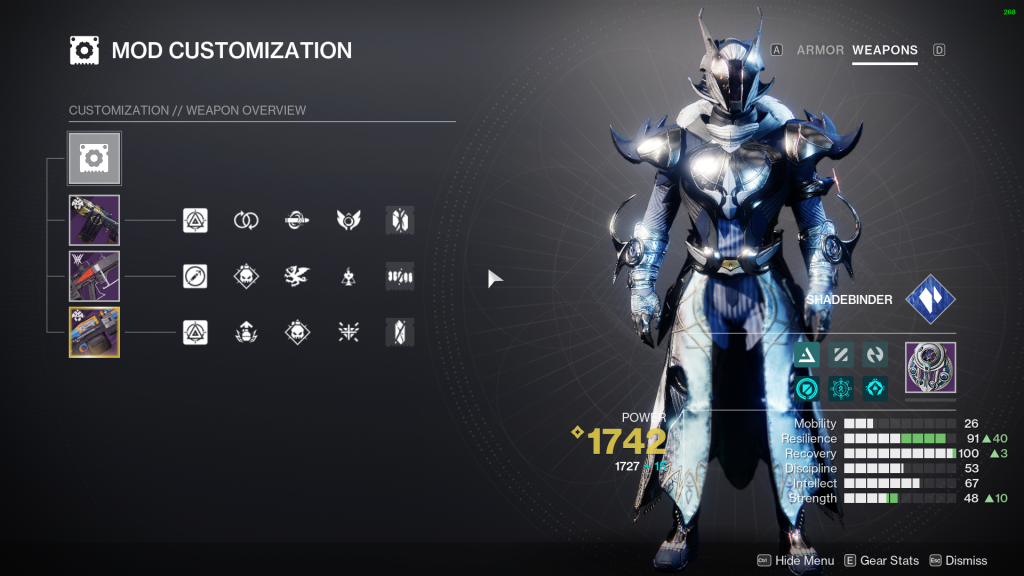The image size is (1024, 576).
Task: Open the Shadebinder subclass diamond
Action: pyautogui.click(x=930, y=299)
